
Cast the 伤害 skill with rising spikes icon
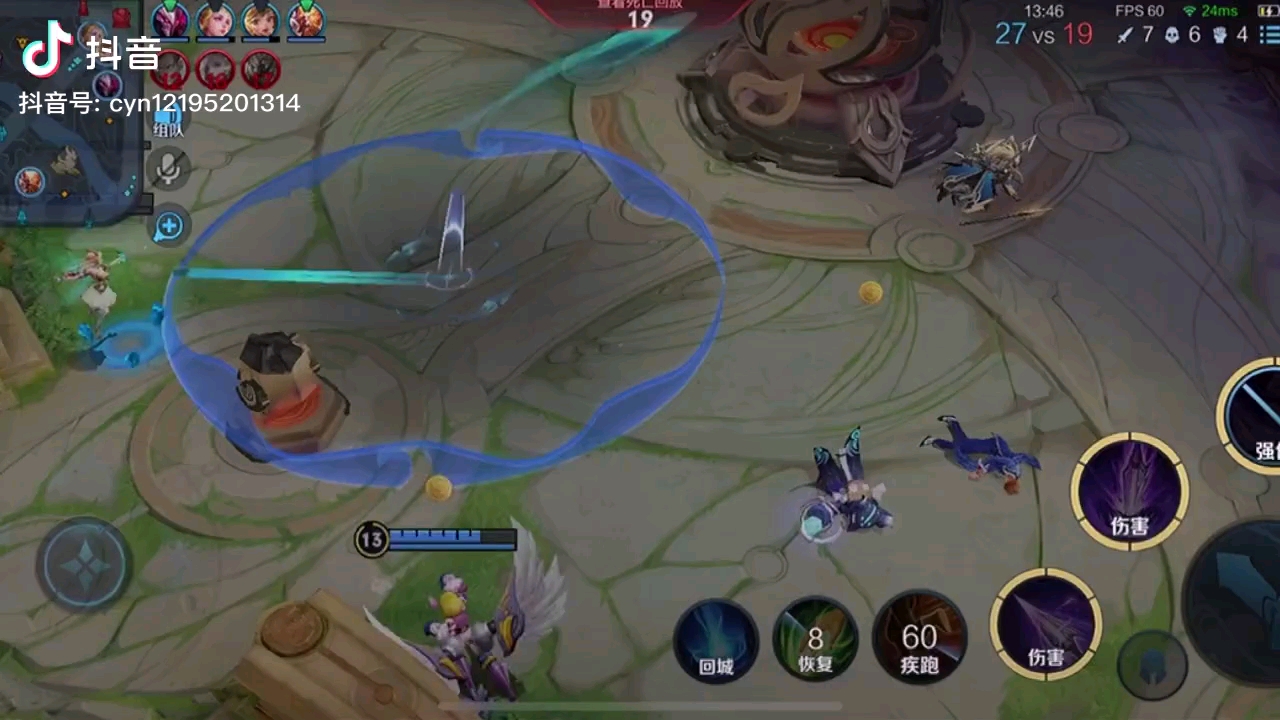pos(1130,492)
